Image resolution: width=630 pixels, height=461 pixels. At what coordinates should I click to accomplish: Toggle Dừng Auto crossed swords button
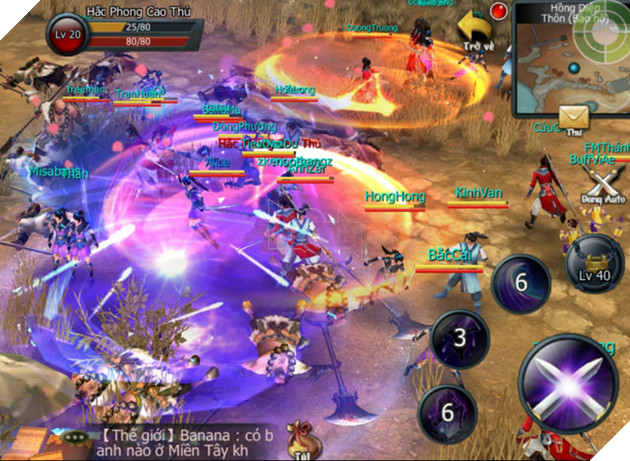604,184
